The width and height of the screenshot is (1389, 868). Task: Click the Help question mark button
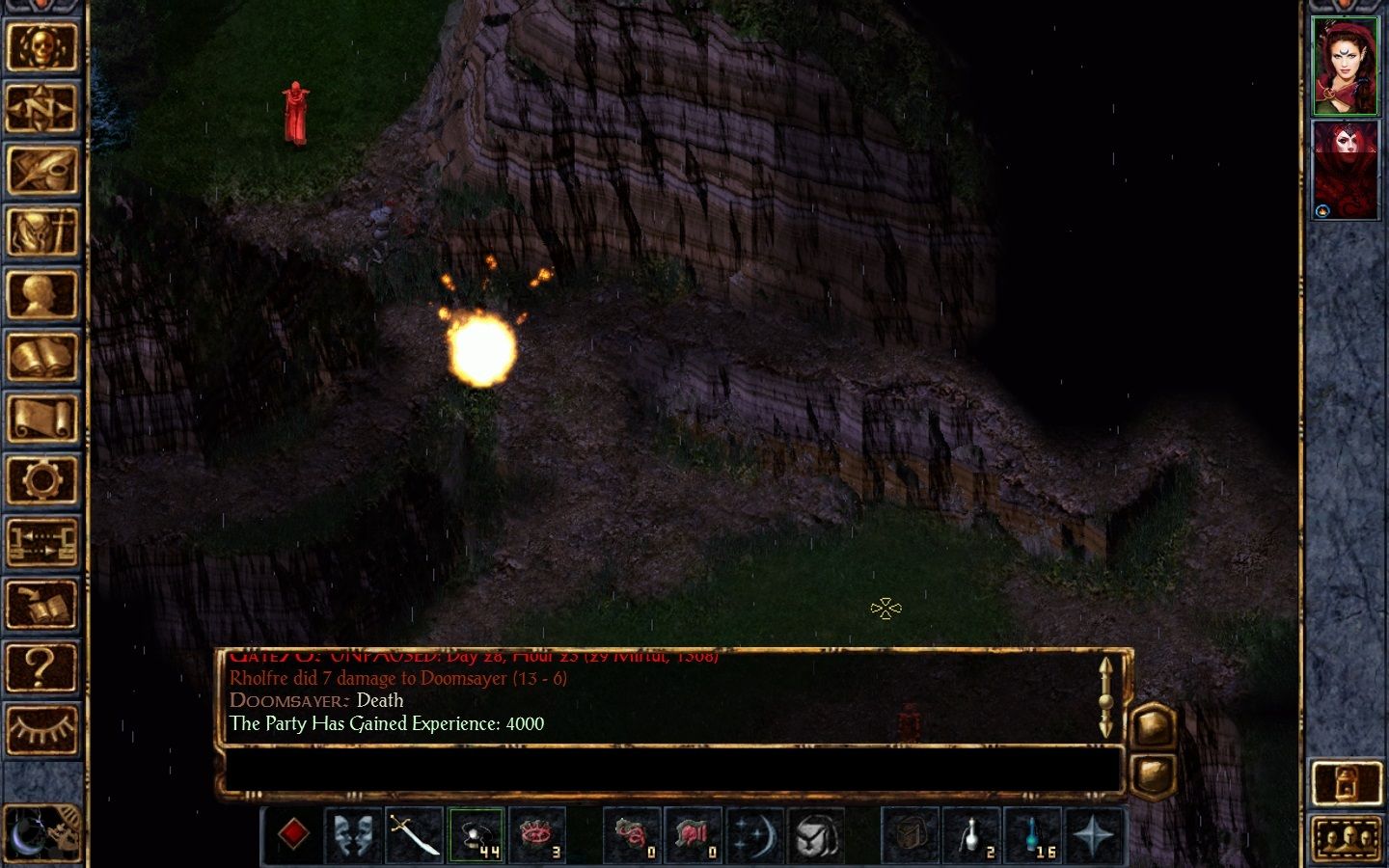pos(43,665)
